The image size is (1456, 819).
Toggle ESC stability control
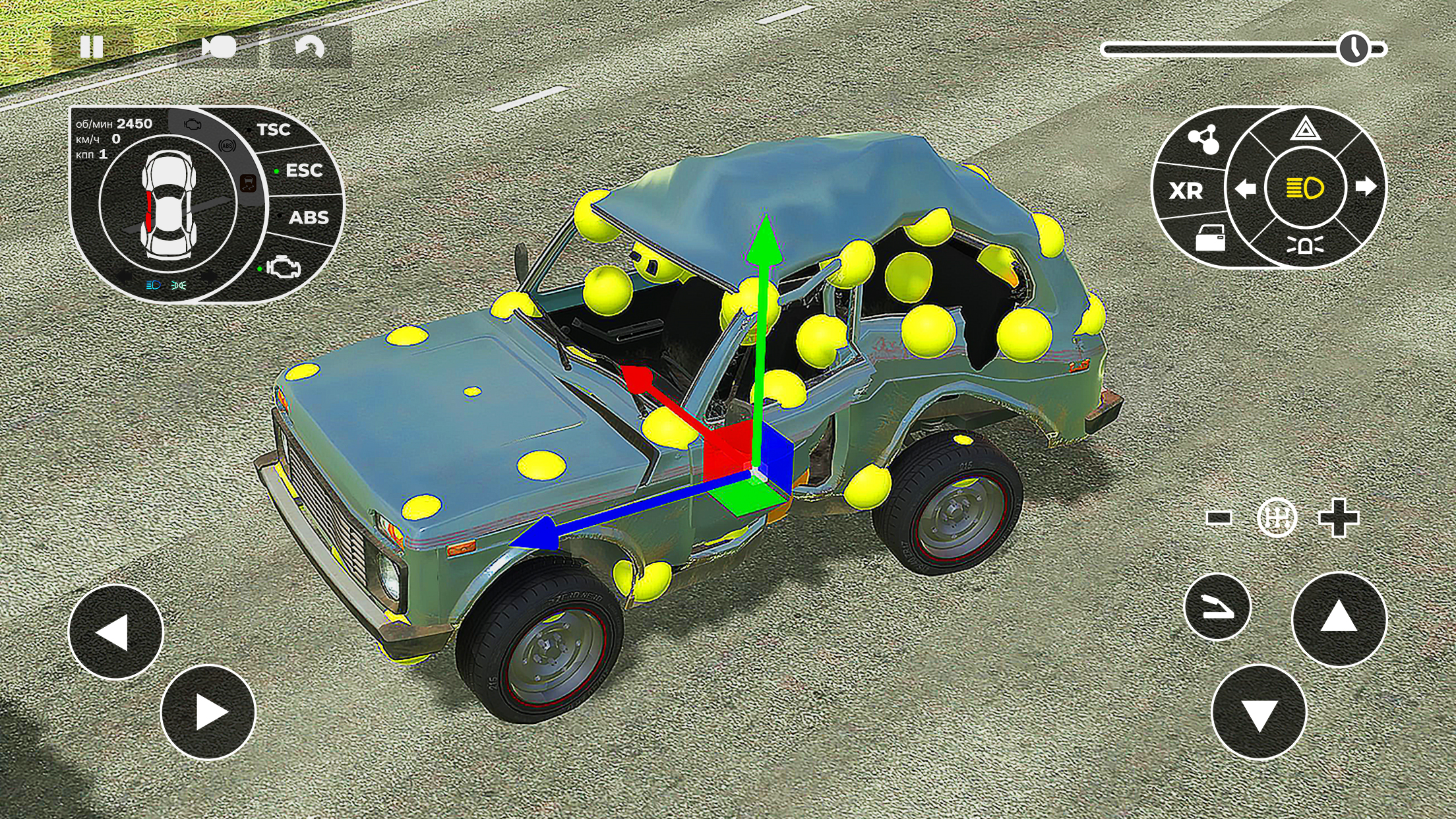[x=303, y=170]
